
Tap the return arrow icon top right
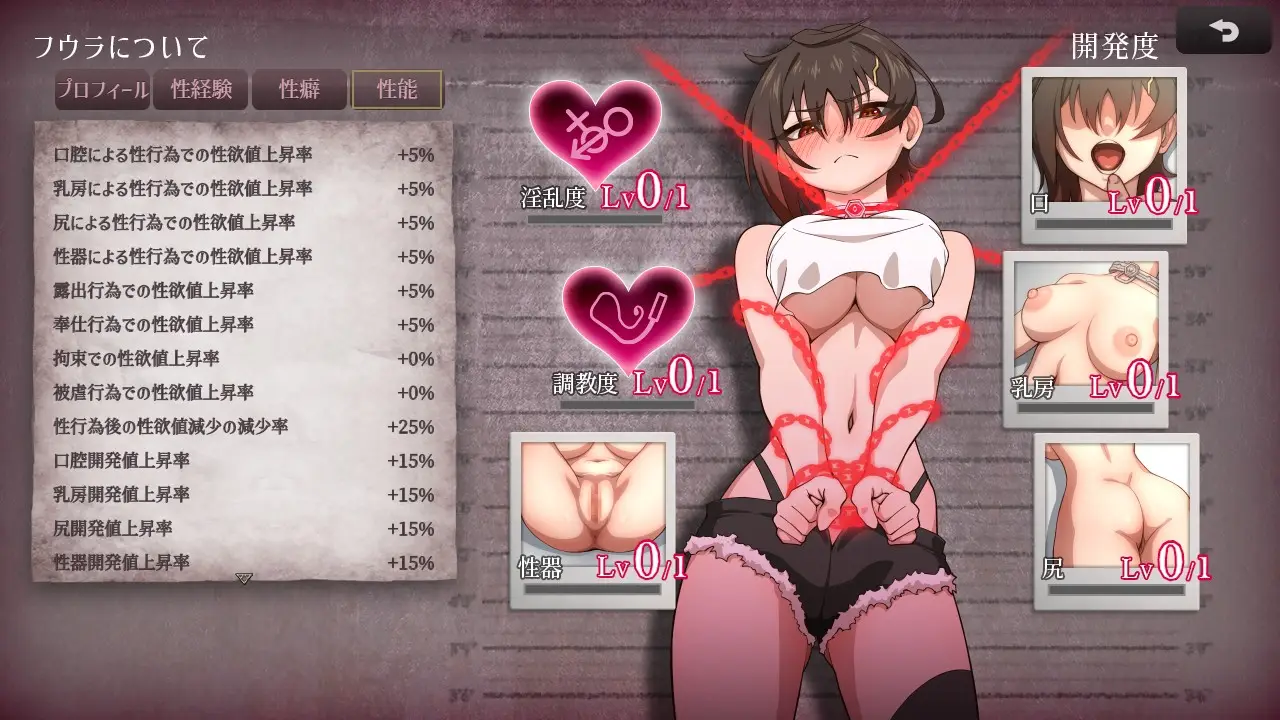(1224, 30)
